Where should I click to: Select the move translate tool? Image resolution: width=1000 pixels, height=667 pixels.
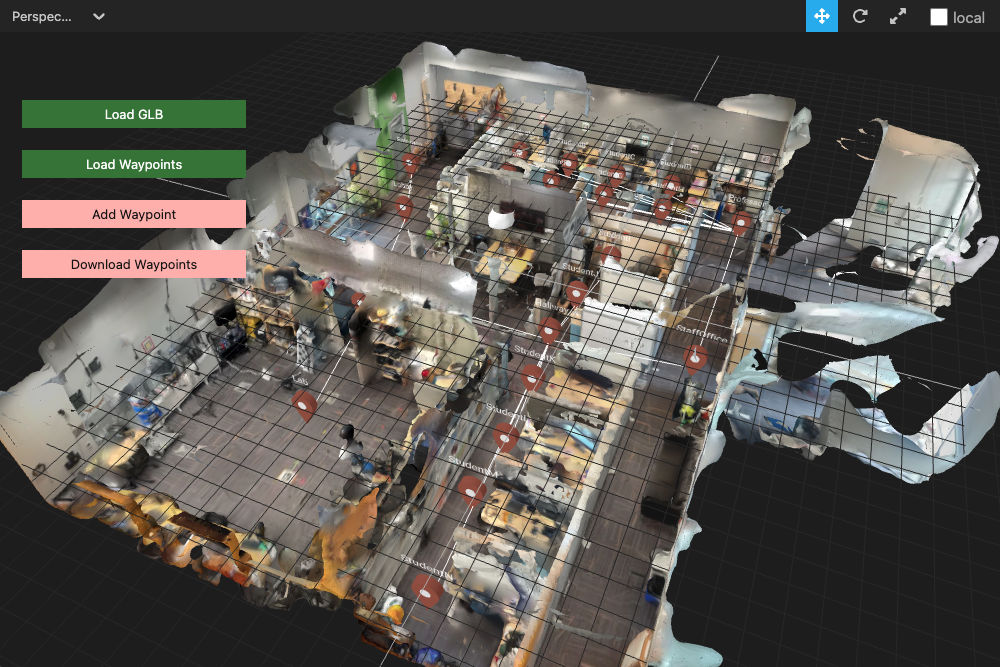[x=822, y=17]
